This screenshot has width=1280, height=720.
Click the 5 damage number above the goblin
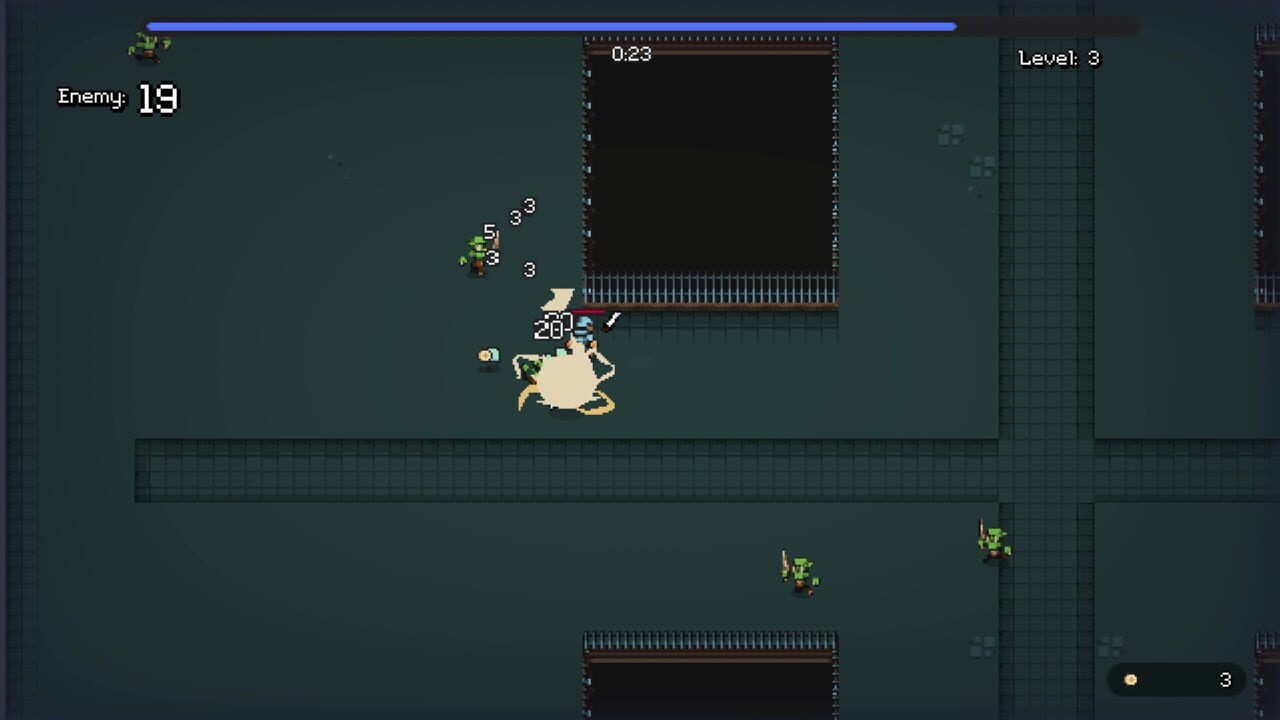(489, 232)
